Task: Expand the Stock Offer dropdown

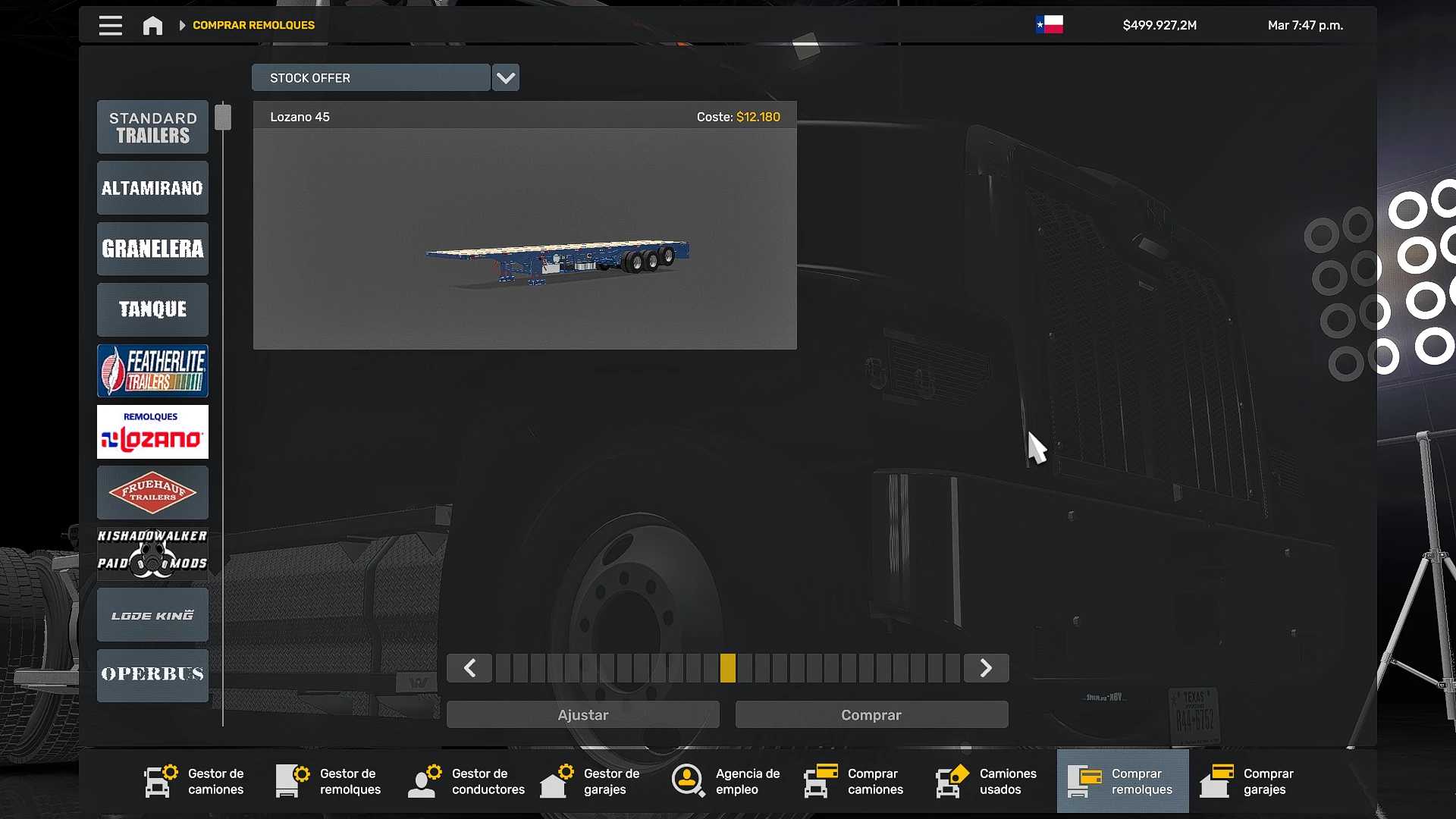Action: point(505,77)
